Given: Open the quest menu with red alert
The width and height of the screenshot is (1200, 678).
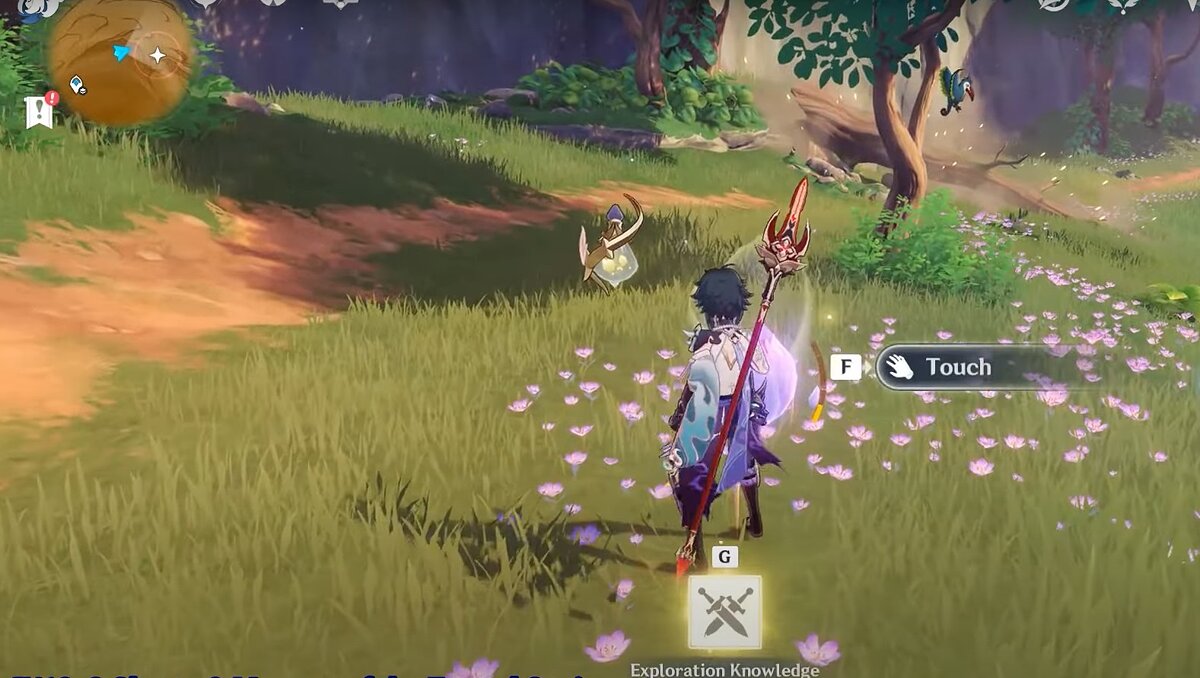Looking at the screenshot, I should [40, 110].
